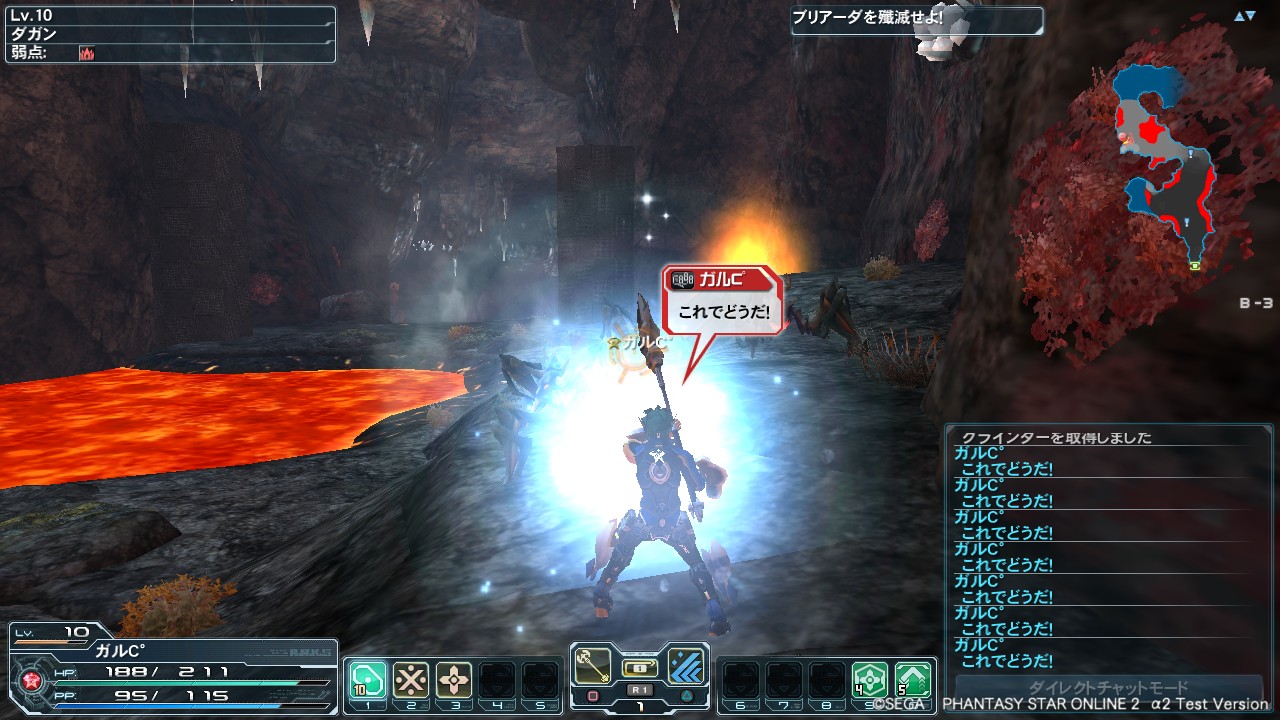Click the class emblem beside the HP bar
1280x720 pixels.
[29, 680]
